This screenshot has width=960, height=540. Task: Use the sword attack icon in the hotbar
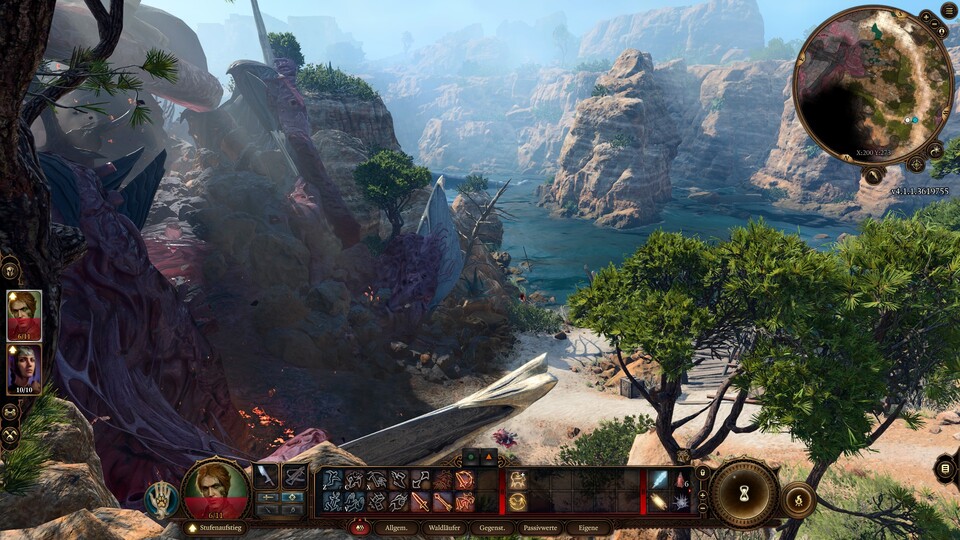[x=419, y=500]
